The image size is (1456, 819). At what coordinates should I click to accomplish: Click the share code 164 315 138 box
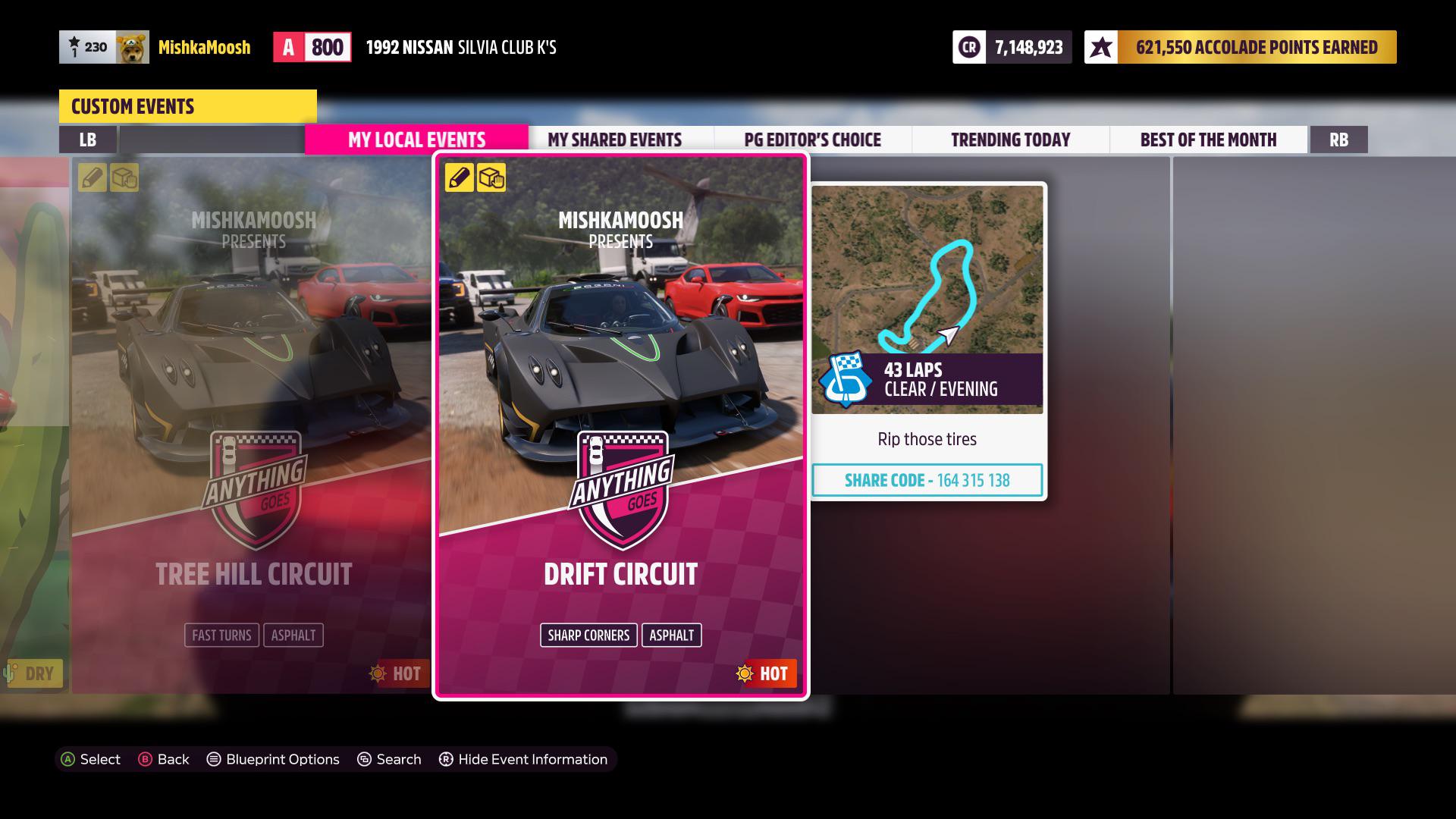coord(927,480)
